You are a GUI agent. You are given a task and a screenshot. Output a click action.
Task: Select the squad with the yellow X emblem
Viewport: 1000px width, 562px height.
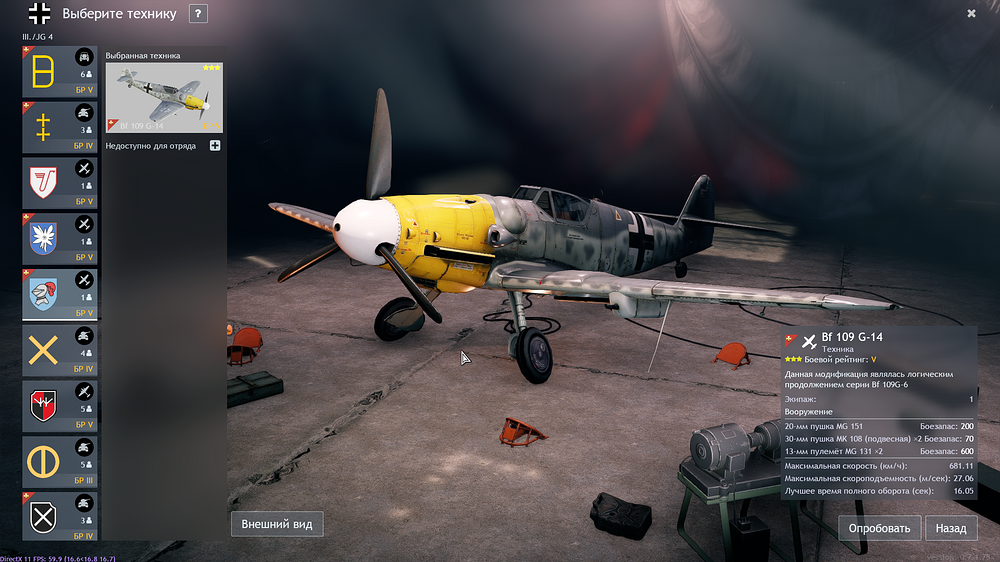59,350
